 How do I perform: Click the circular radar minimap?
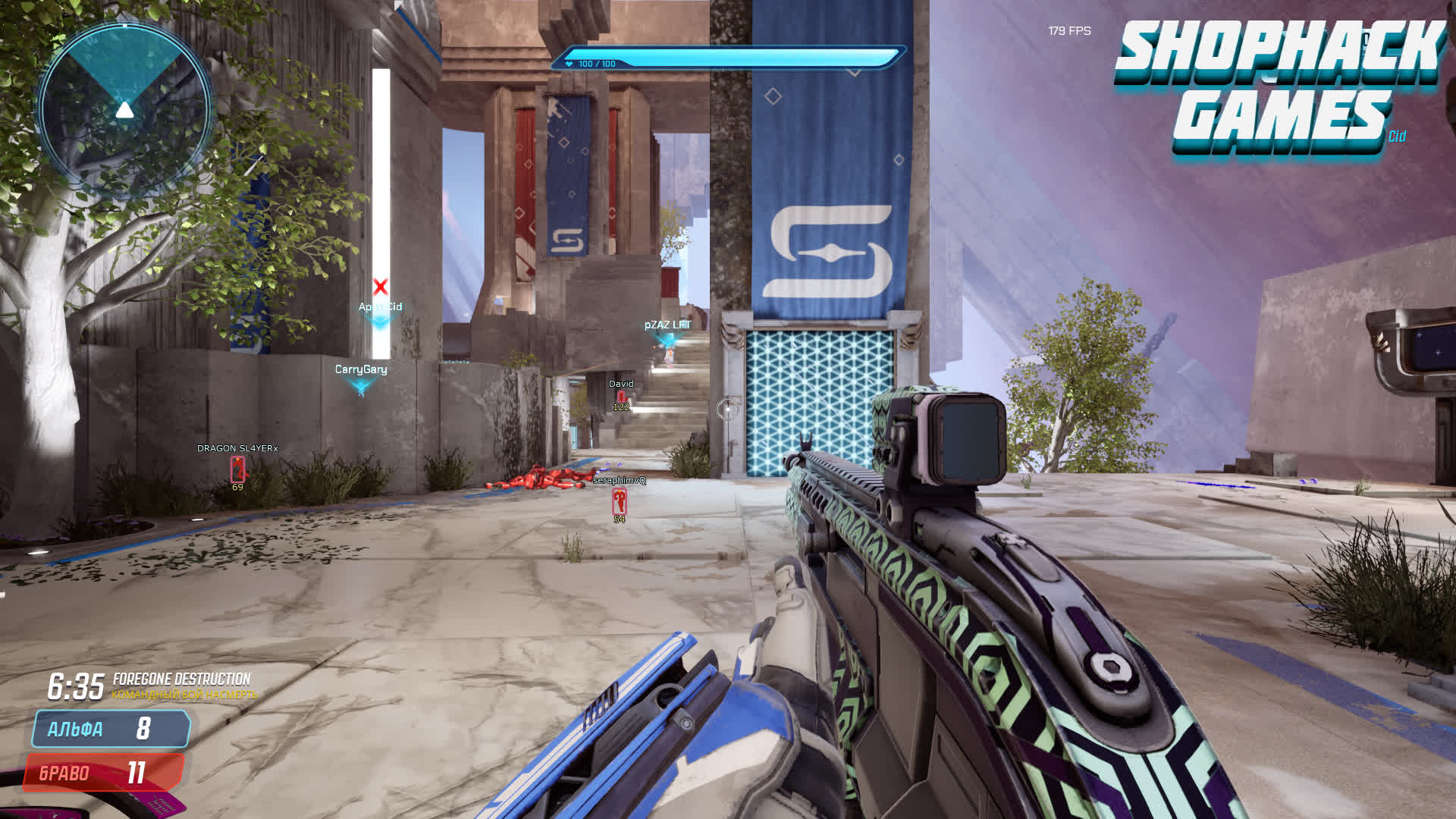[x=124, y=110]
